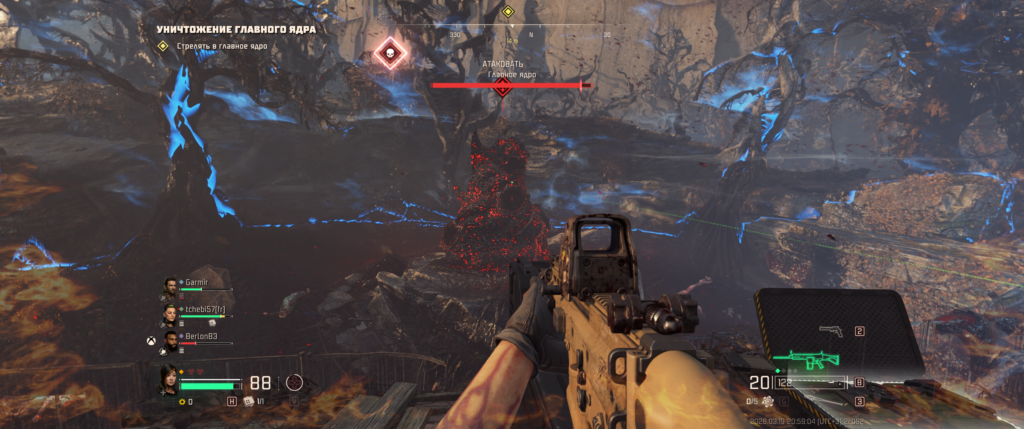
Task: Click the grenade icon near the ammo counter
Action: pos(768,402)
